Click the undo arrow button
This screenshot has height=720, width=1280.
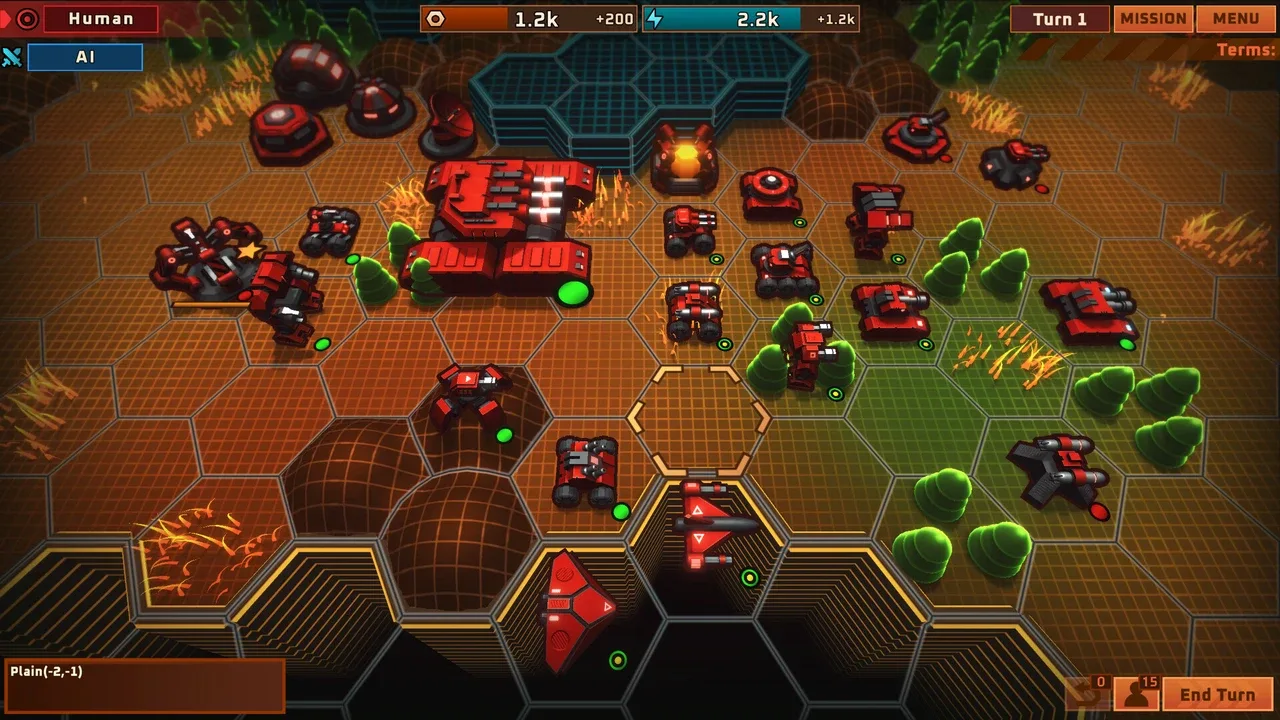pos(1088,692)
